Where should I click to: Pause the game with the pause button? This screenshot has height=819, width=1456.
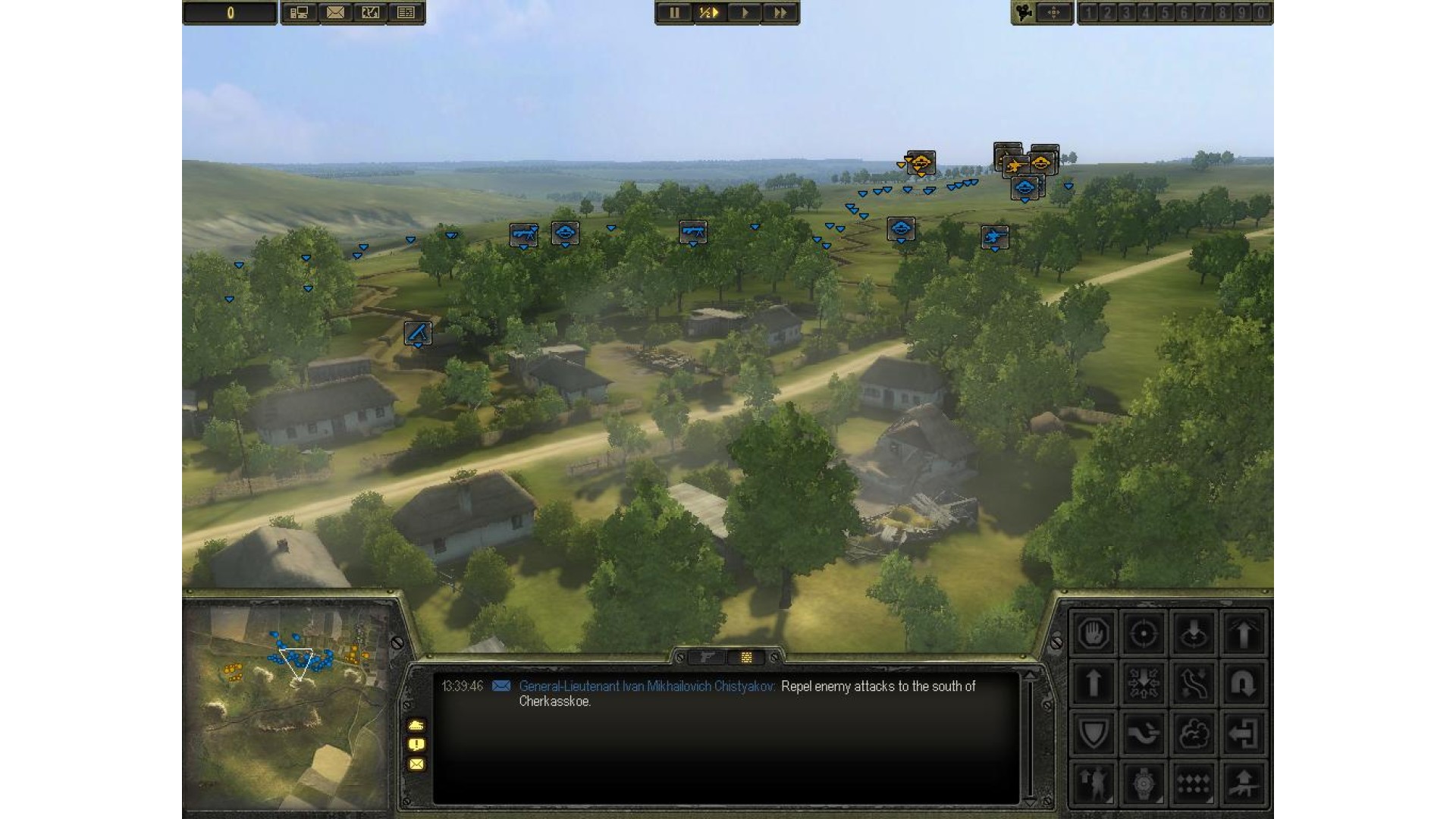674,13
